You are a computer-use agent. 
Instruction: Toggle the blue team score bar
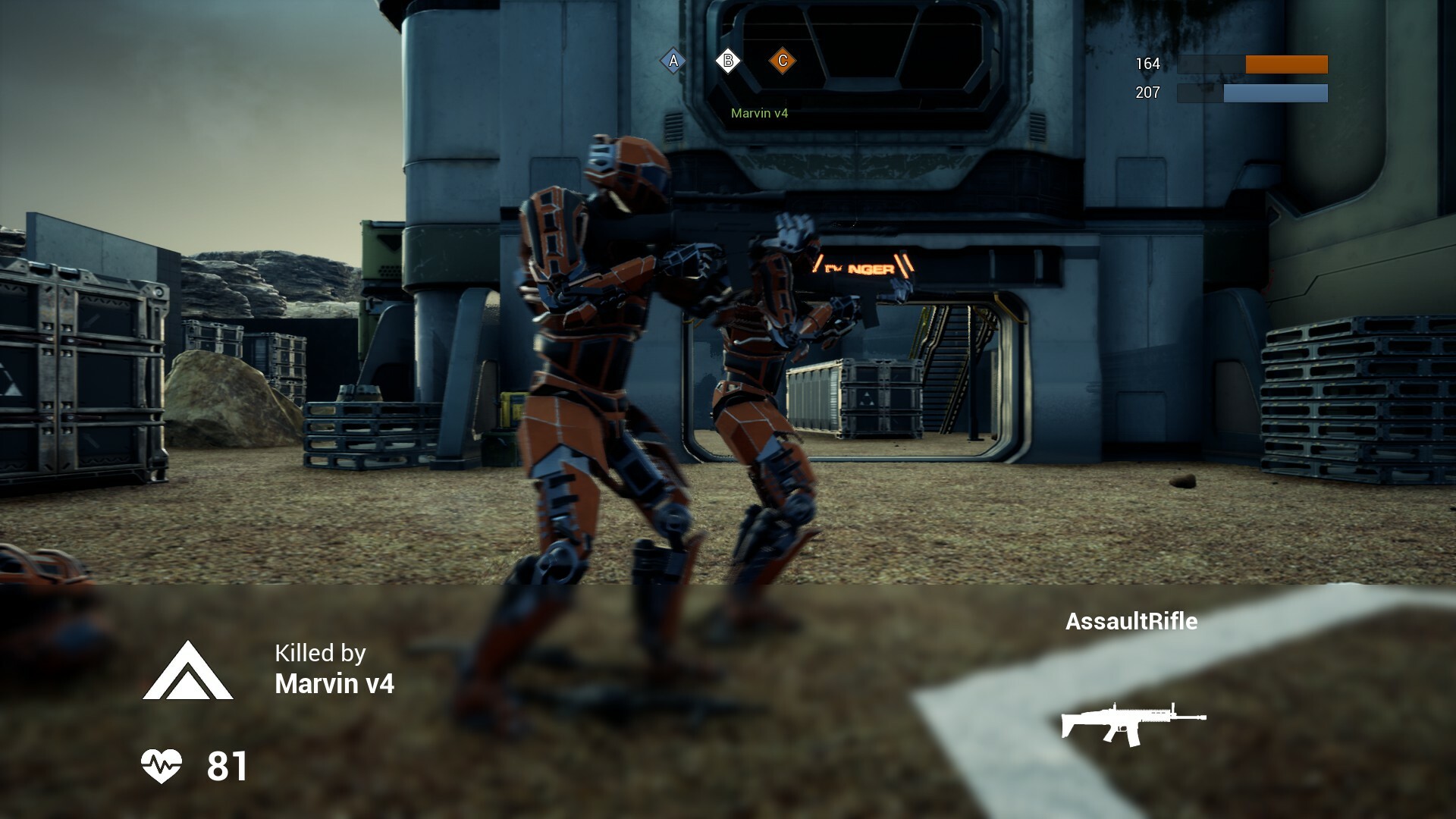pos(1275,95)
